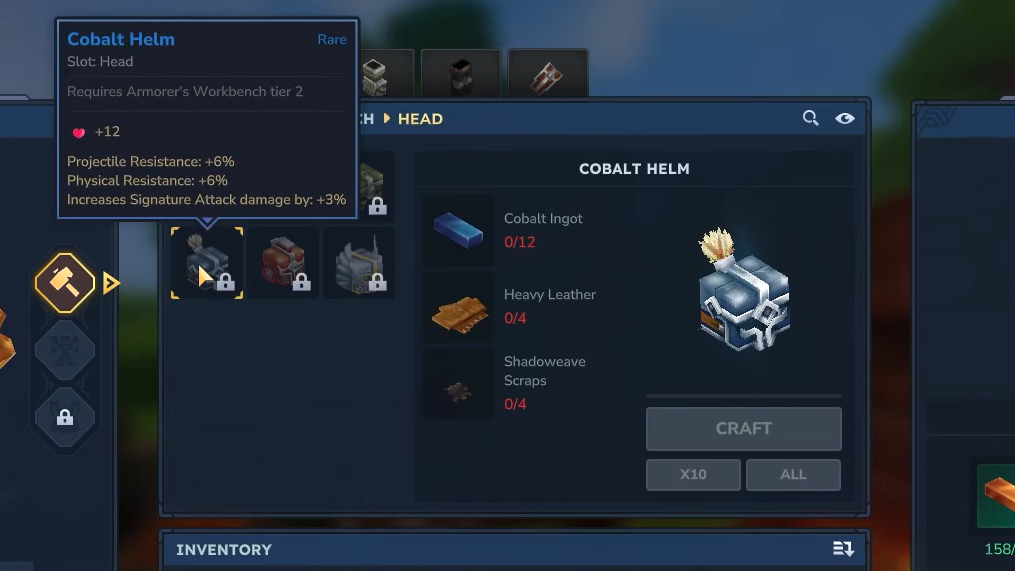This screenshot has width=1015, height=571.
Task: Choose the X10 craft quantity button
Action: point(693,474)
